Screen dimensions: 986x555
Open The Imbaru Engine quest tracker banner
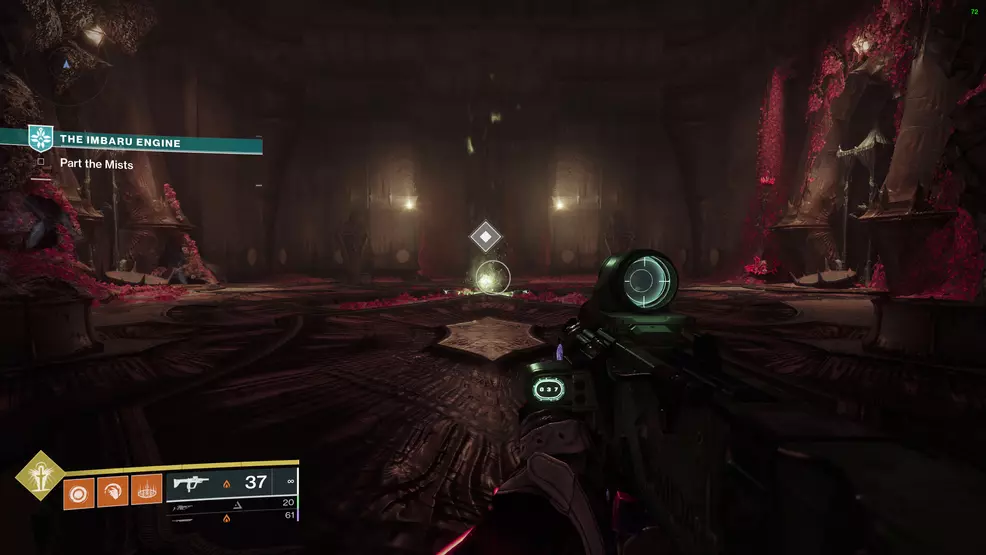pos(150,143)
